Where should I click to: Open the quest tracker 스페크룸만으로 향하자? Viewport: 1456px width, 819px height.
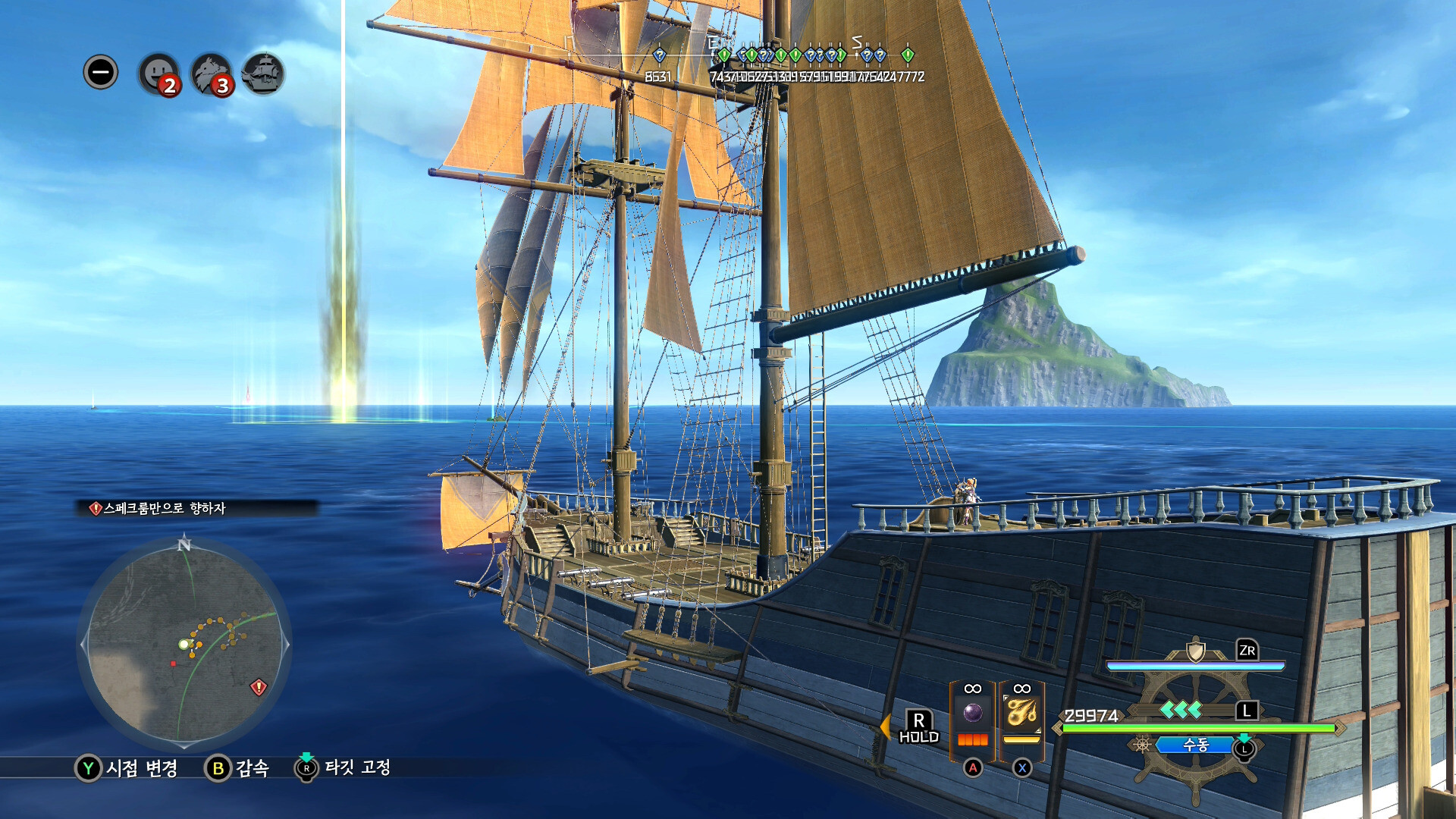click(x=164, y=508)
